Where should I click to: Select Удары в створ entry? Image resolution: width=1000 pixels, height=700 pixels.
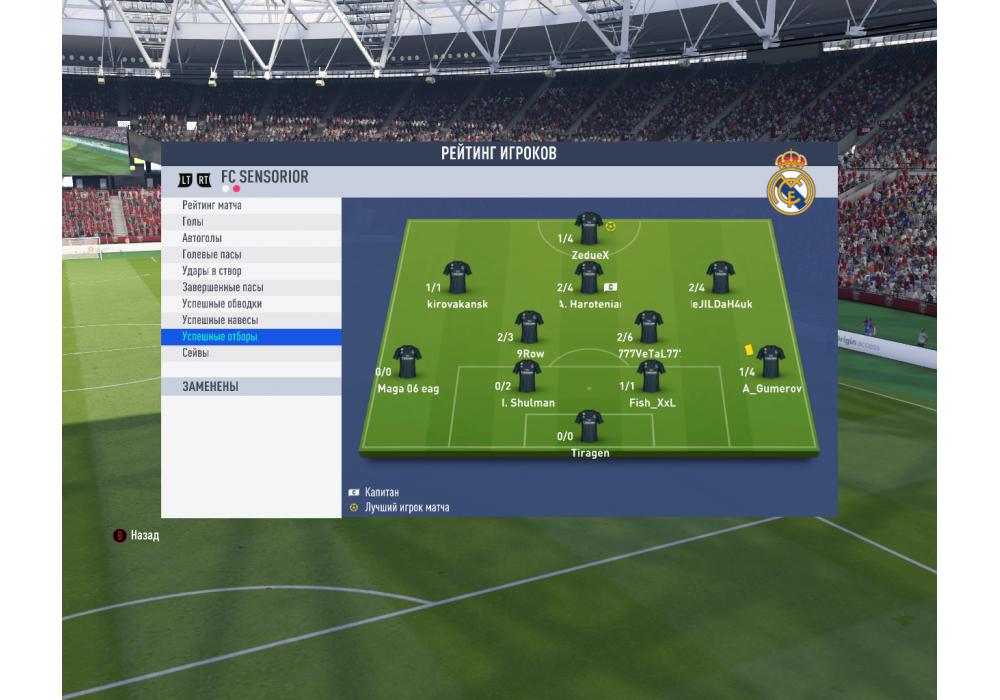[x=212, y=271]
